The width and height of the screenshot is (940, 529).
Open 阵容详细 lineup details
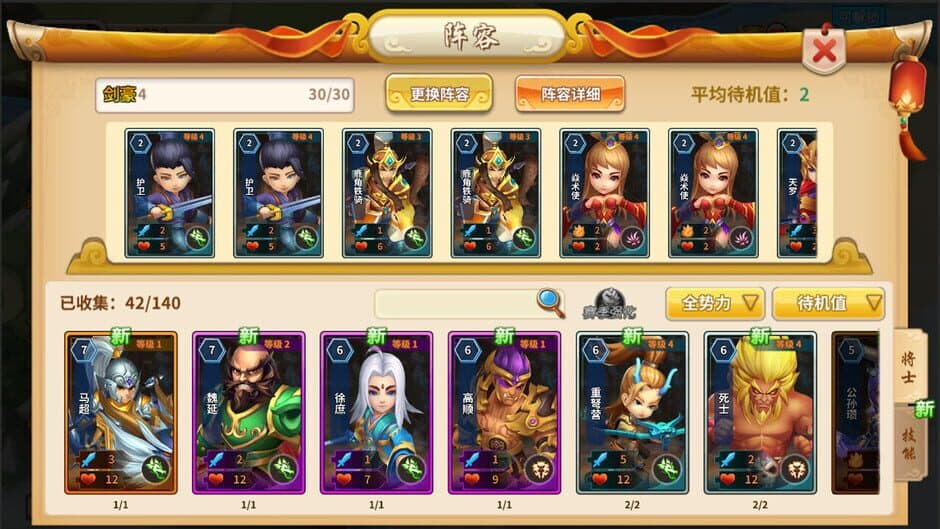570,94
